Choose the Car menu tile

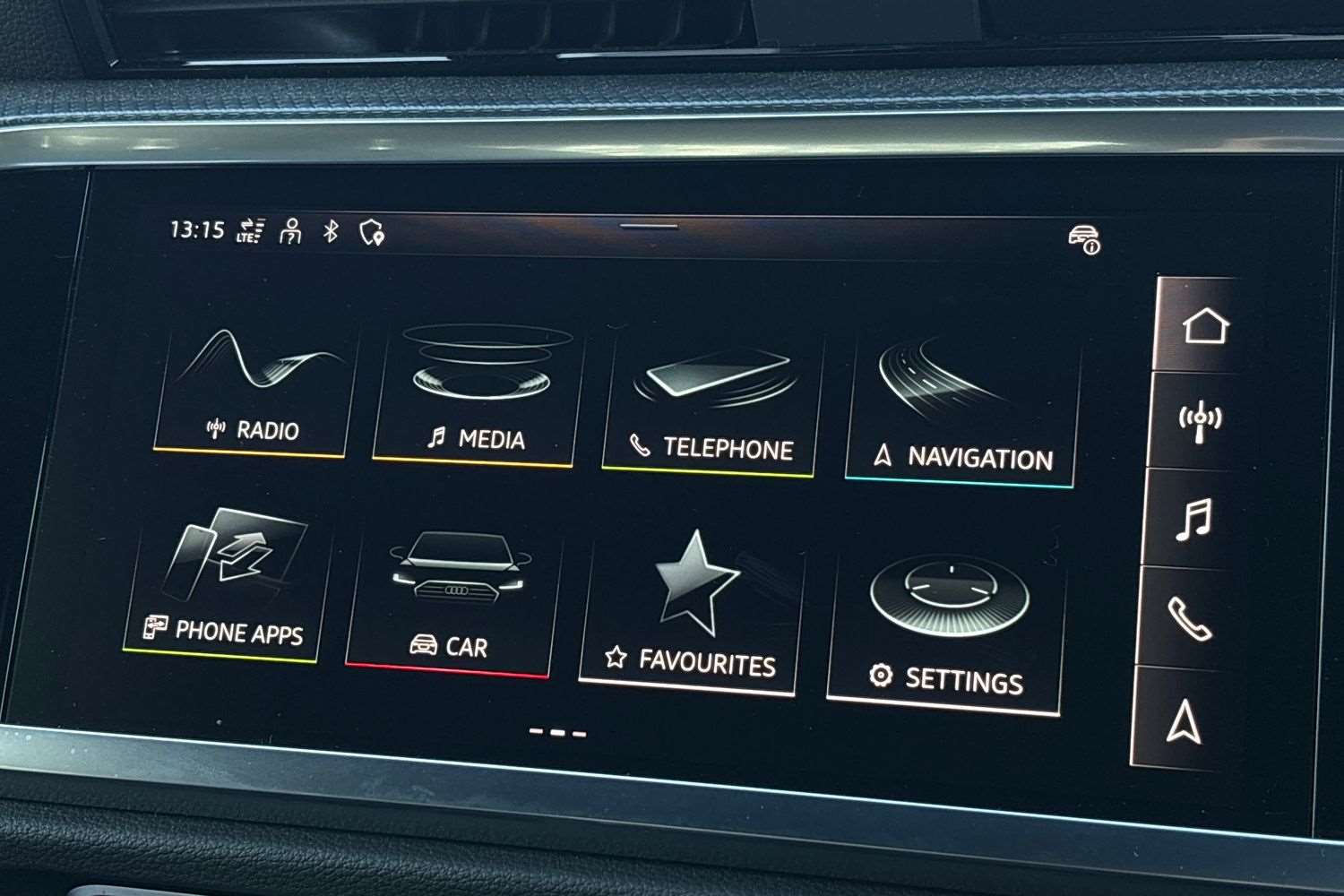[452, 602]
